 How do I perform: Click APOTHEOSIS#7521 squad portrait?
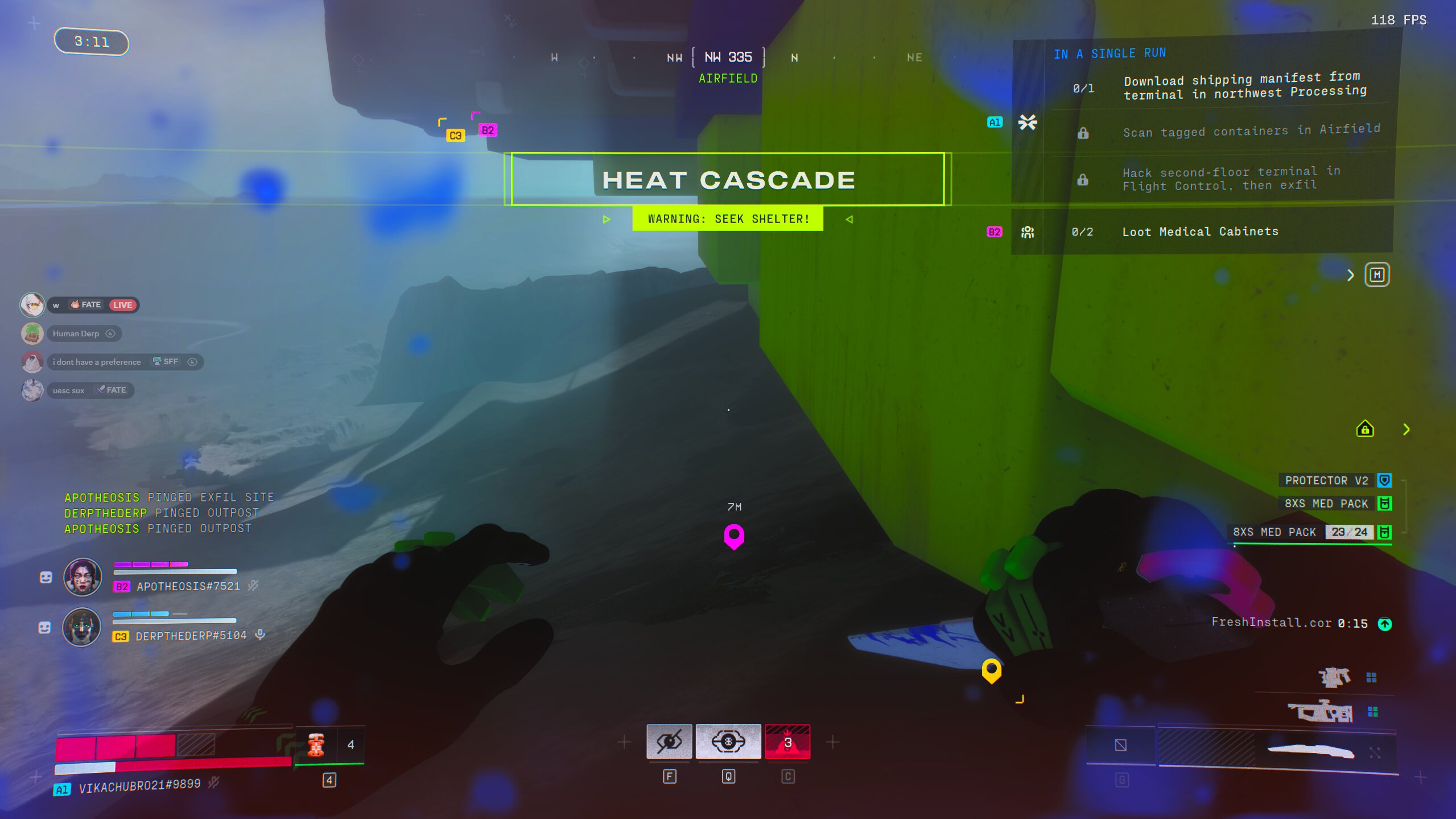coord(83,577)
